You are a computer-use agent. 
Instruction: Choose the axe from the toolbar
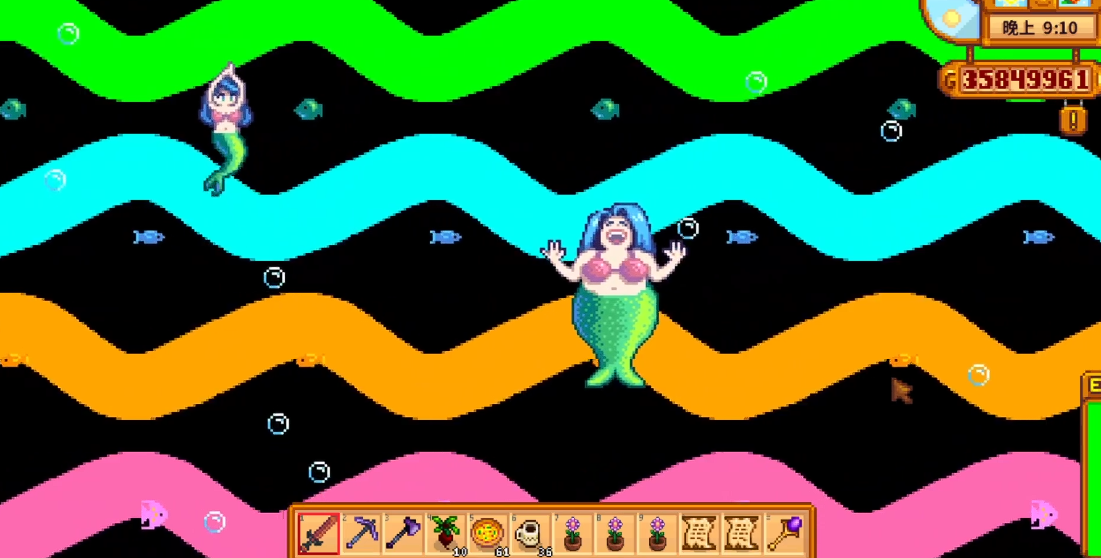(403, 531)
